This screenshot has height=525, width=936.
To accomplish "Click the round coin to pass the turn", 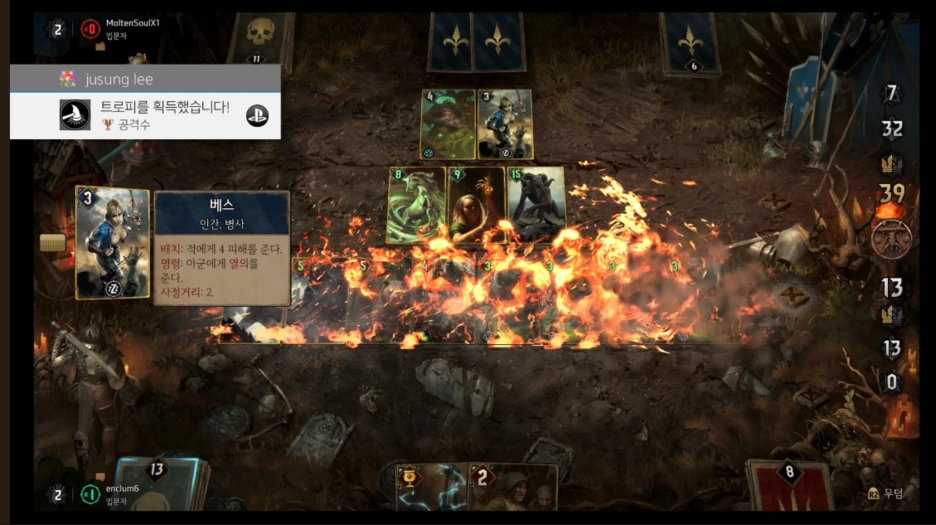I will pos(891,240).
